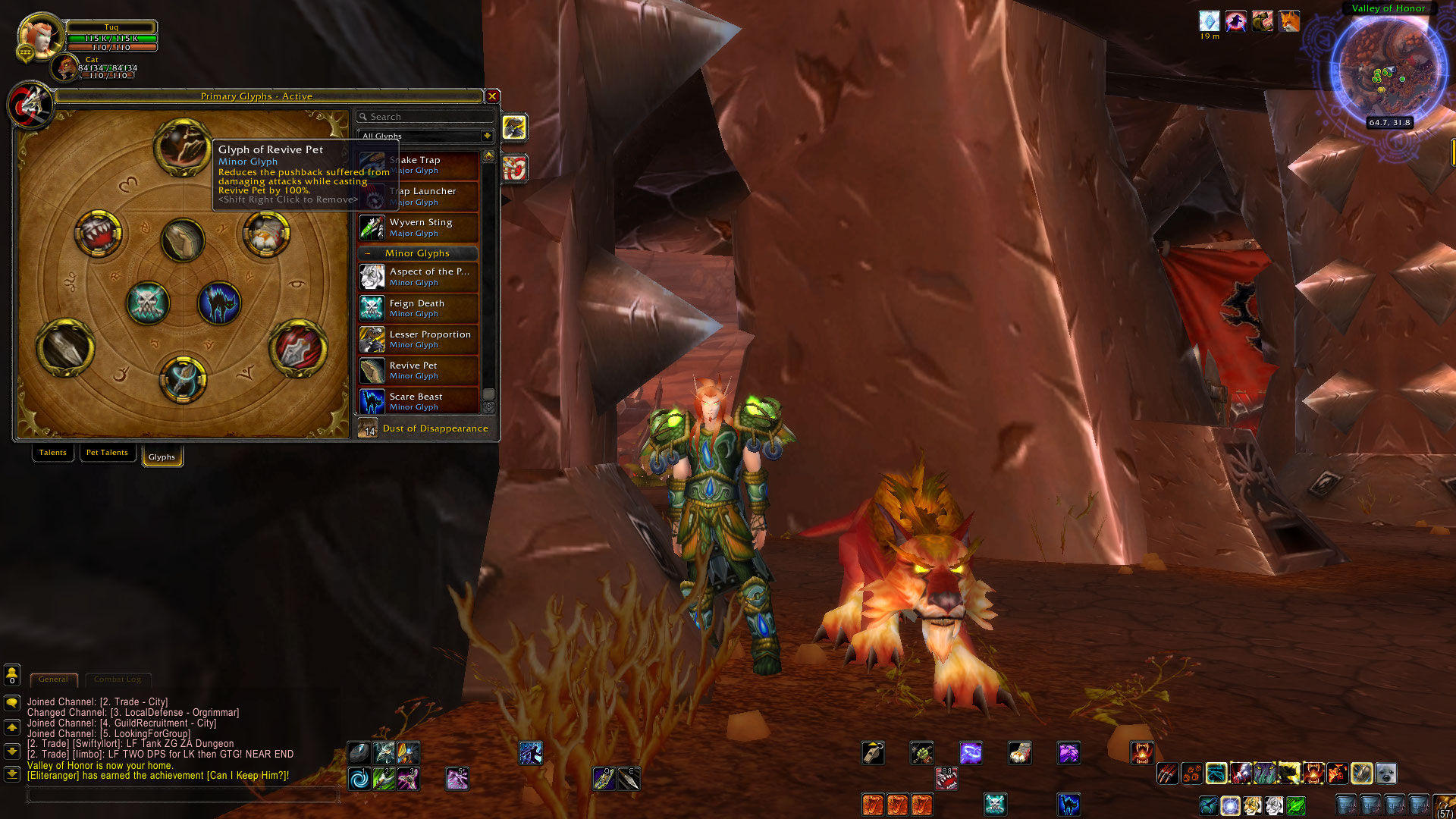Click the Dust of Disappearance reagent icon
The height and width of the screenshot is (819, 1456).
pyautogui.click(x=369, y=428)
